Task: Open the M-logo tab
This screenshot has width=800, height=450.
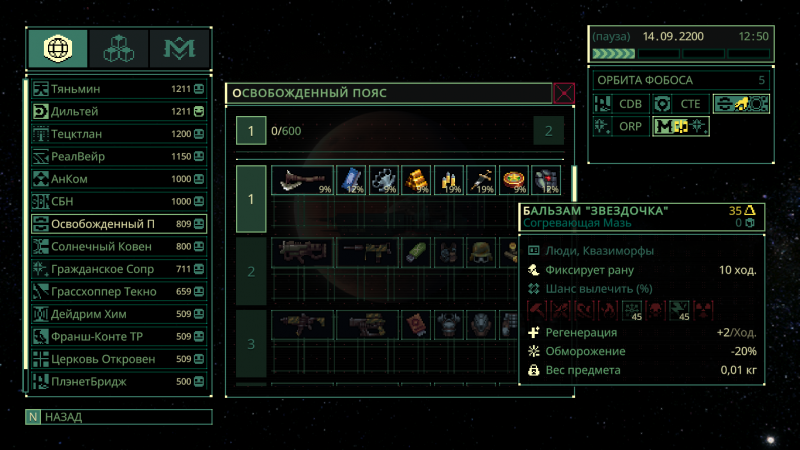Action: pos(179,48)
